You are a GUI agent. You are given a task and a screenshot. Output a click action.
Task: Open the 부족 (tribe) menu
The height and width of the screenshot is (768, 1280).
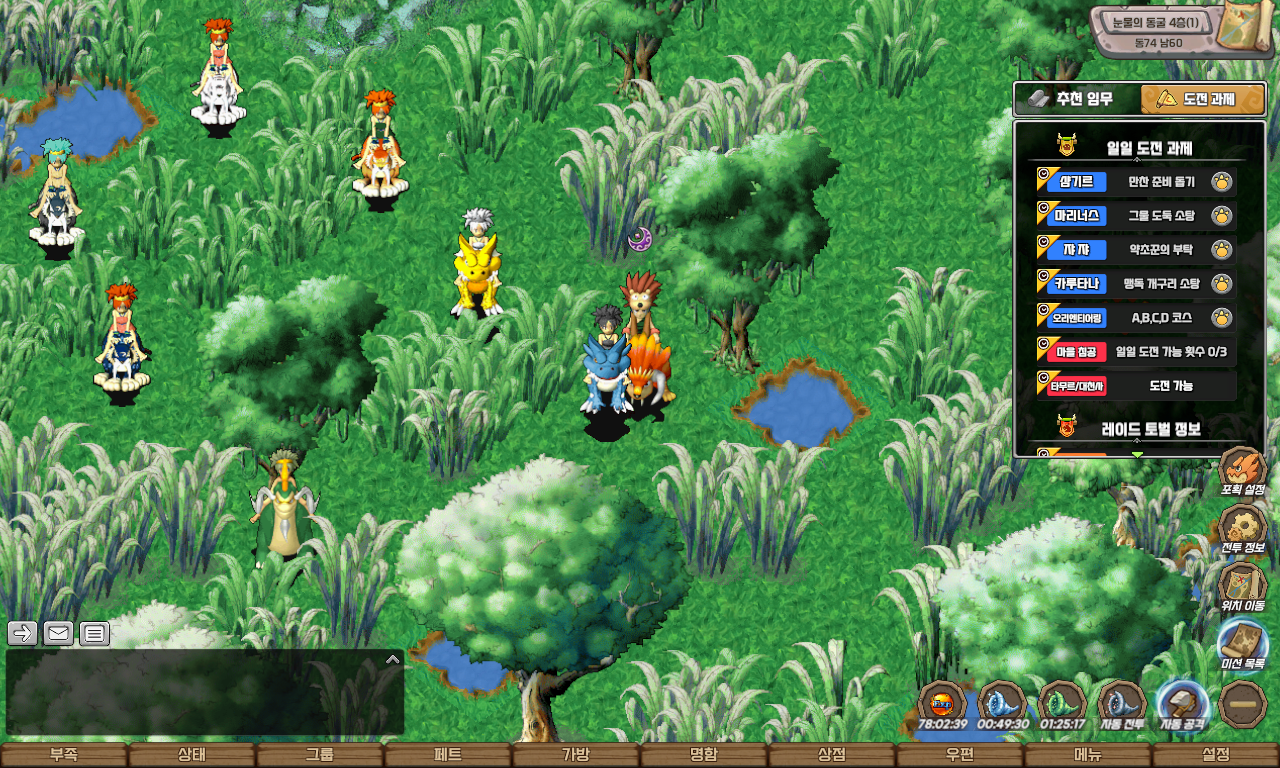point(64,755)
